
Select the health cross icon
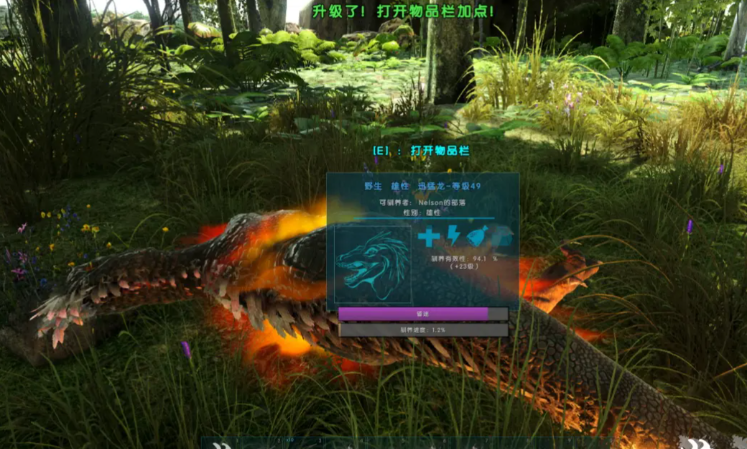click(429, 237)
